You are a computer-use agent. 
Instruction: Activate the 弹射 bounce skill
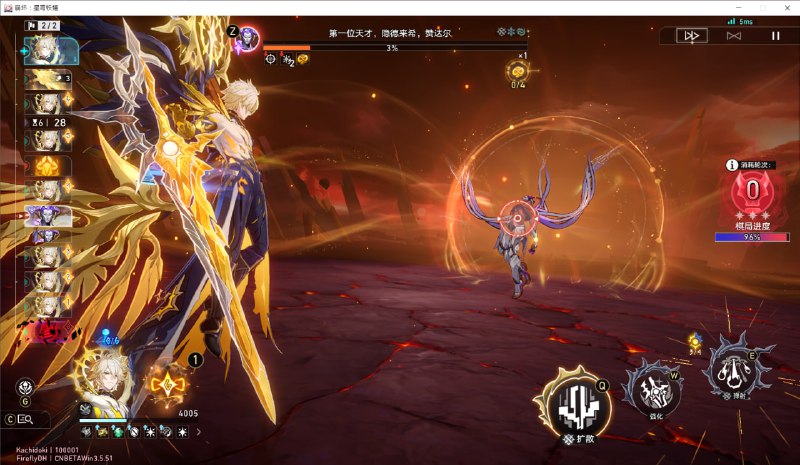[737, 370]
